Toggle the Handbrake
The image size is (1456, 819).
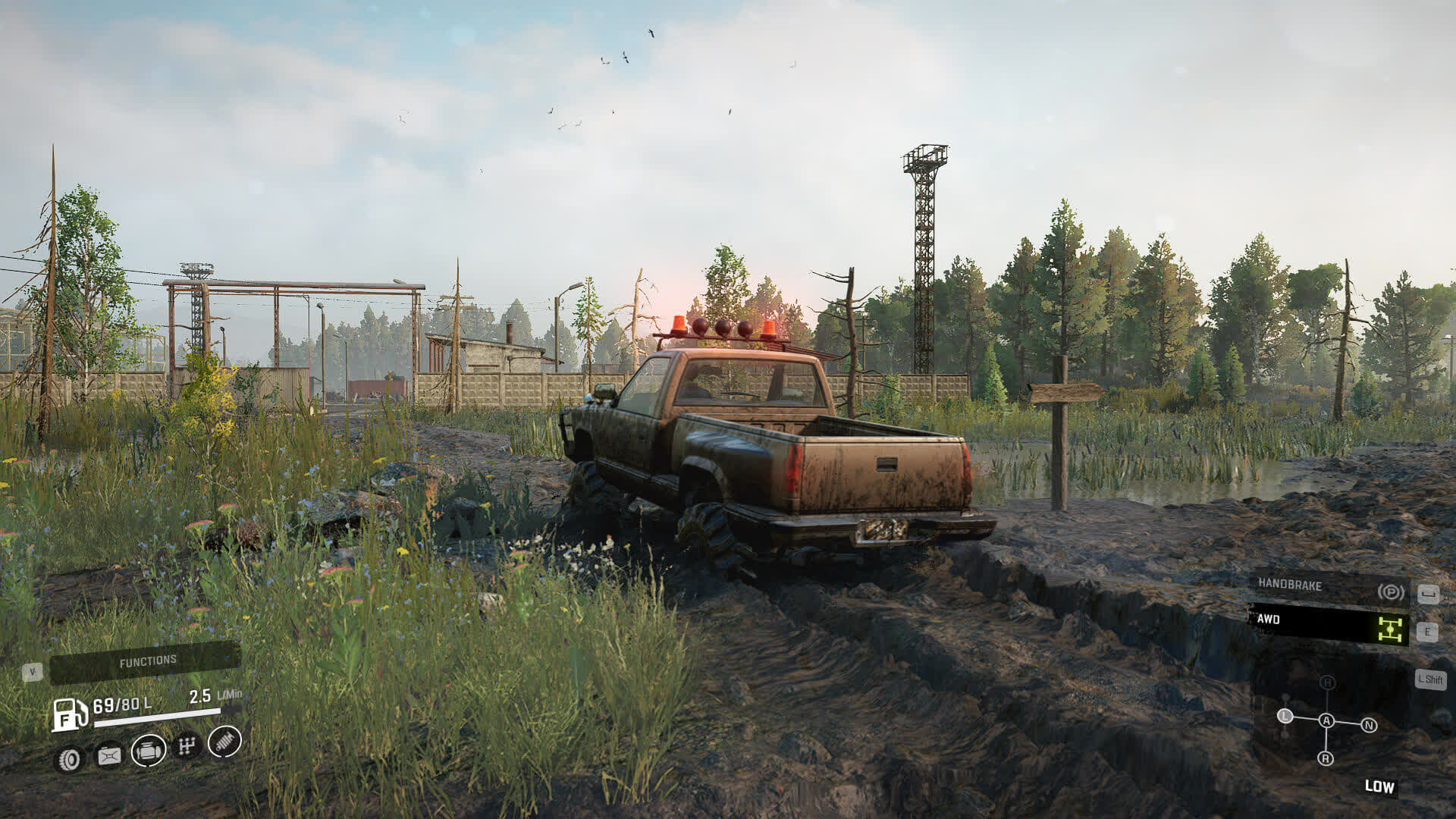[1329, 586]
